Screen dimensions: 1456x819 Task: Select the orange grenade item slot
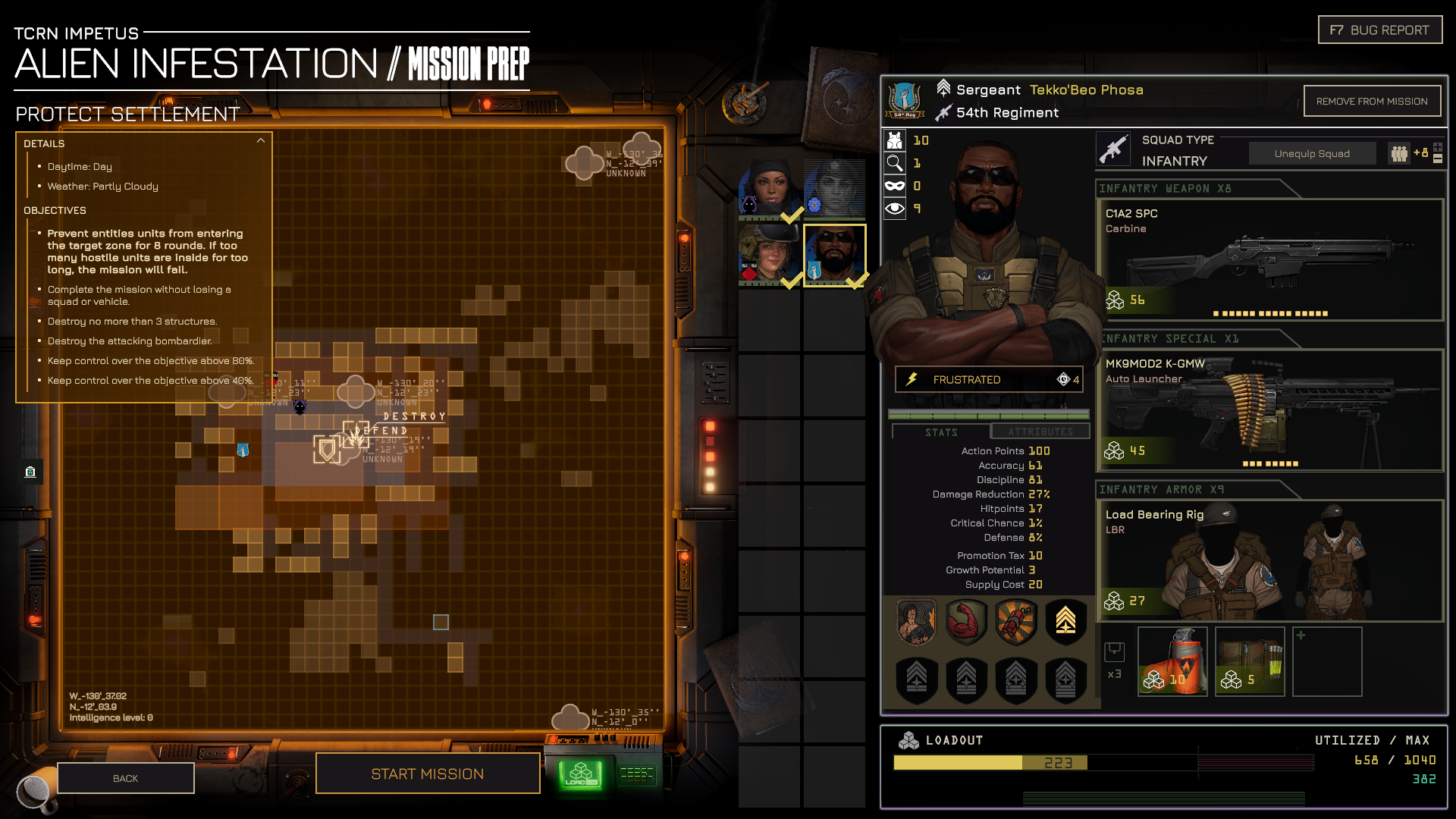(x=1172, y=661)
